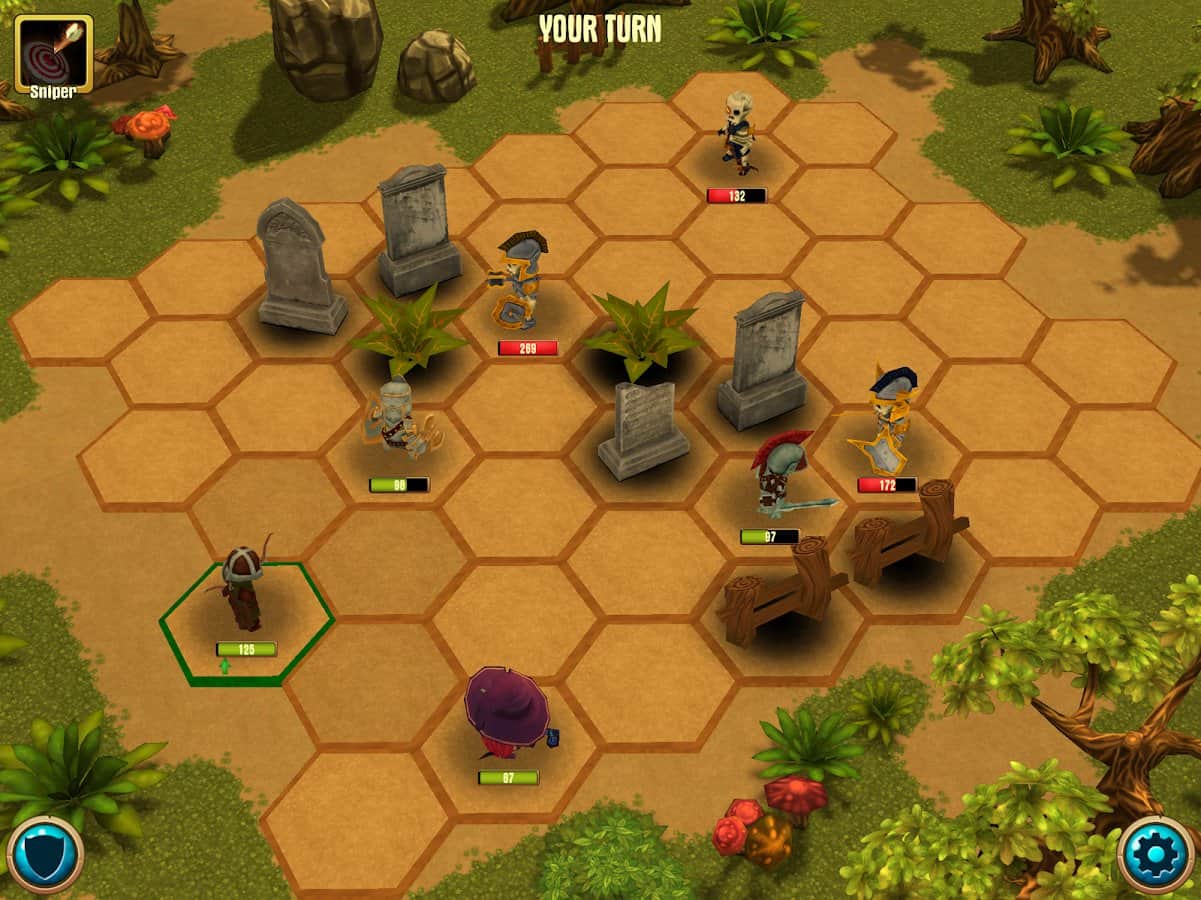Select the purple-hat wizard unit
The width and height of the screenshot is (1201, 900).
point(509,713)
